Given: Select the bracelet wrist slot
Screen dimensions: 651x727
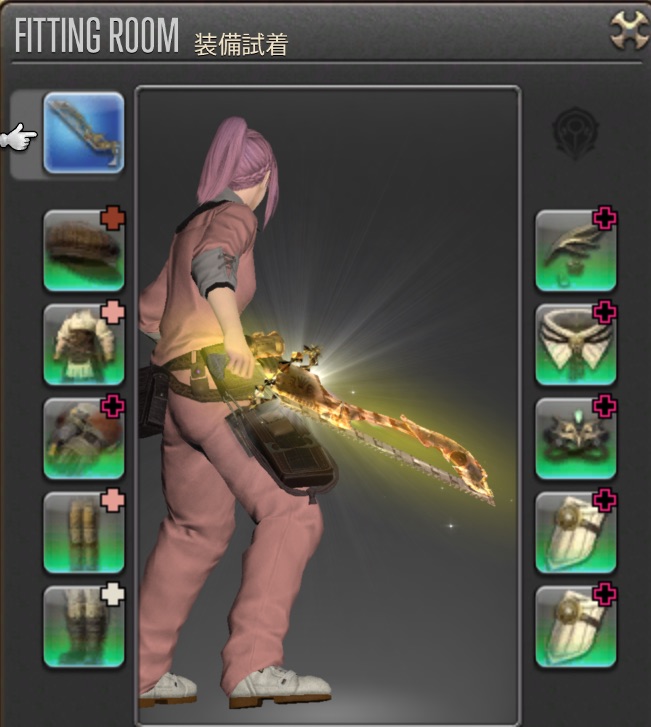Looking at the screenshot, I should (x=576, y=439).
